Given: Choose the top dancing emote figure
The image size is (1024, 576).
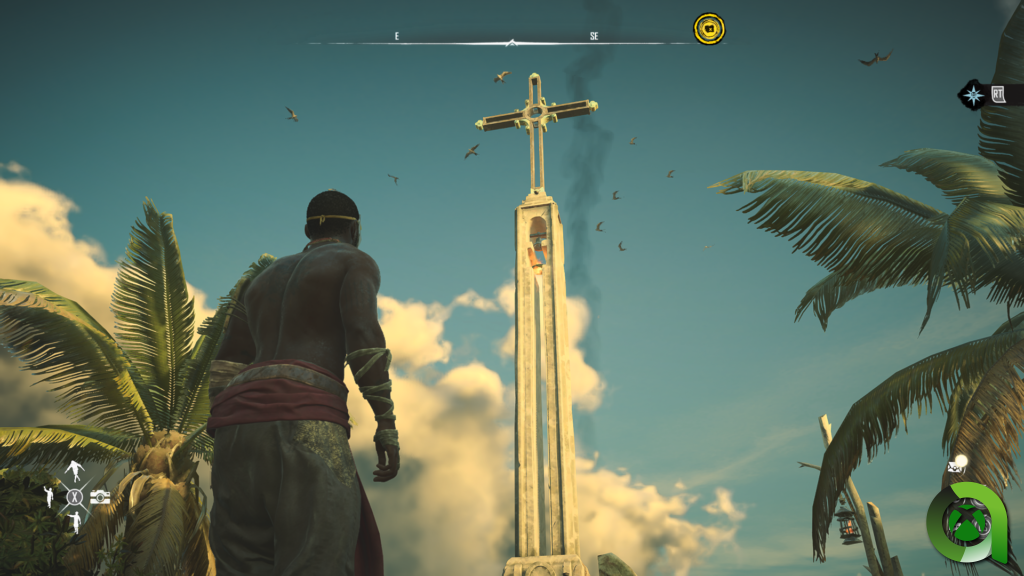Looking at the screenshot, I should click(x=74, y=471).
